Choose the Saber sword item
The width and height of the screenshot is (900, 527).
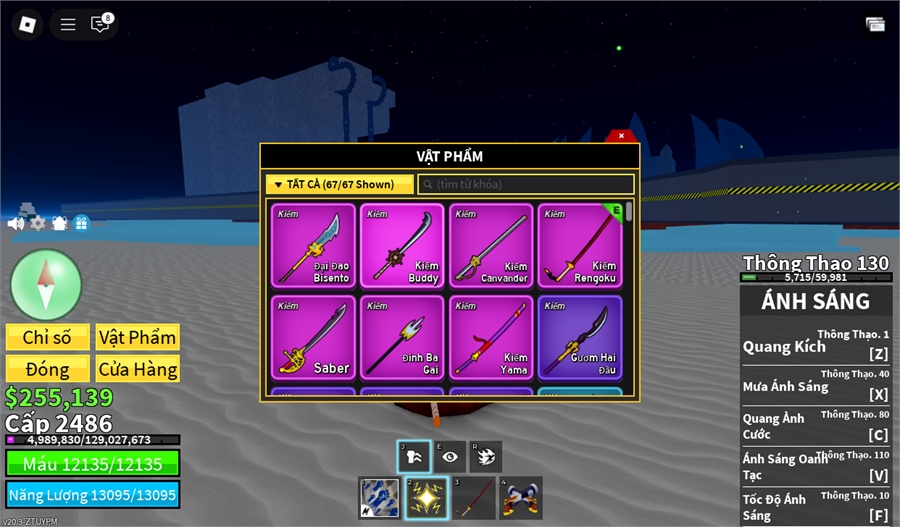(313, 337)
